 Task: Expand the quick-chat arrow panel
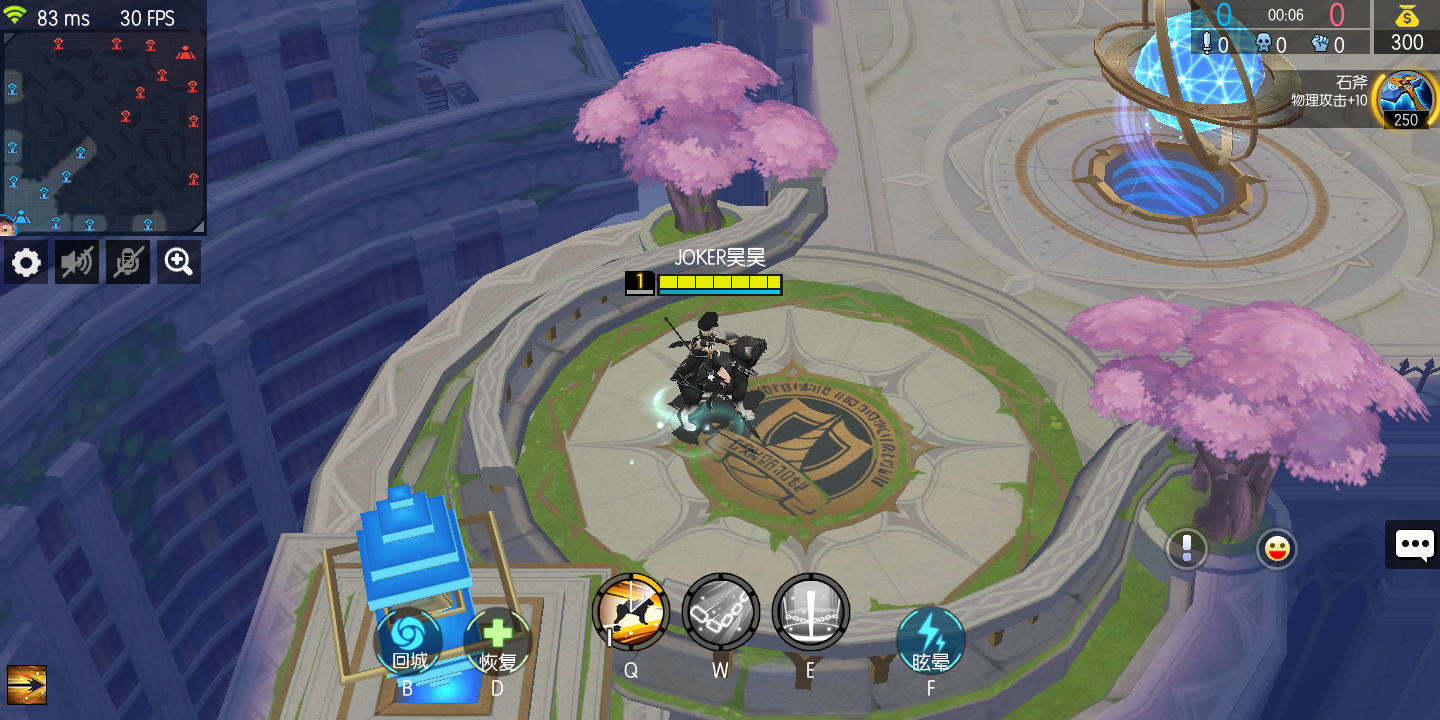[28, 685]
